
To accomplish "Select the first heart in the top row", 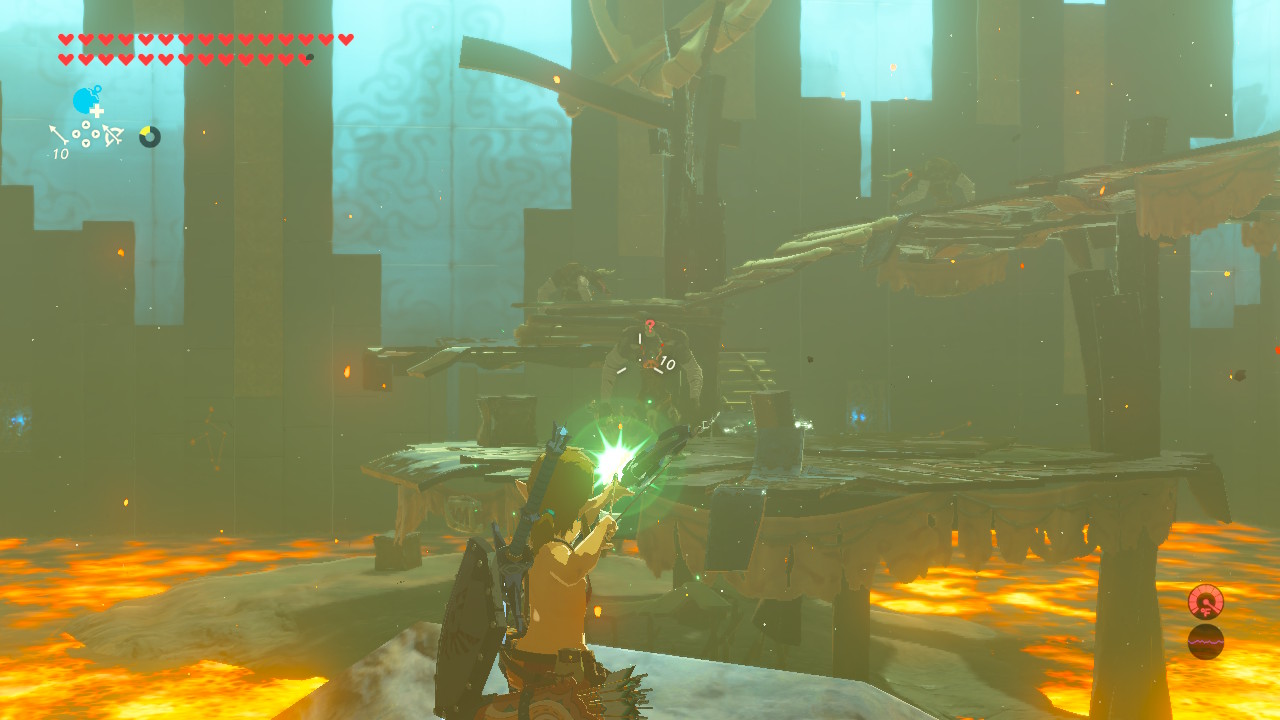I will point(66,39).
